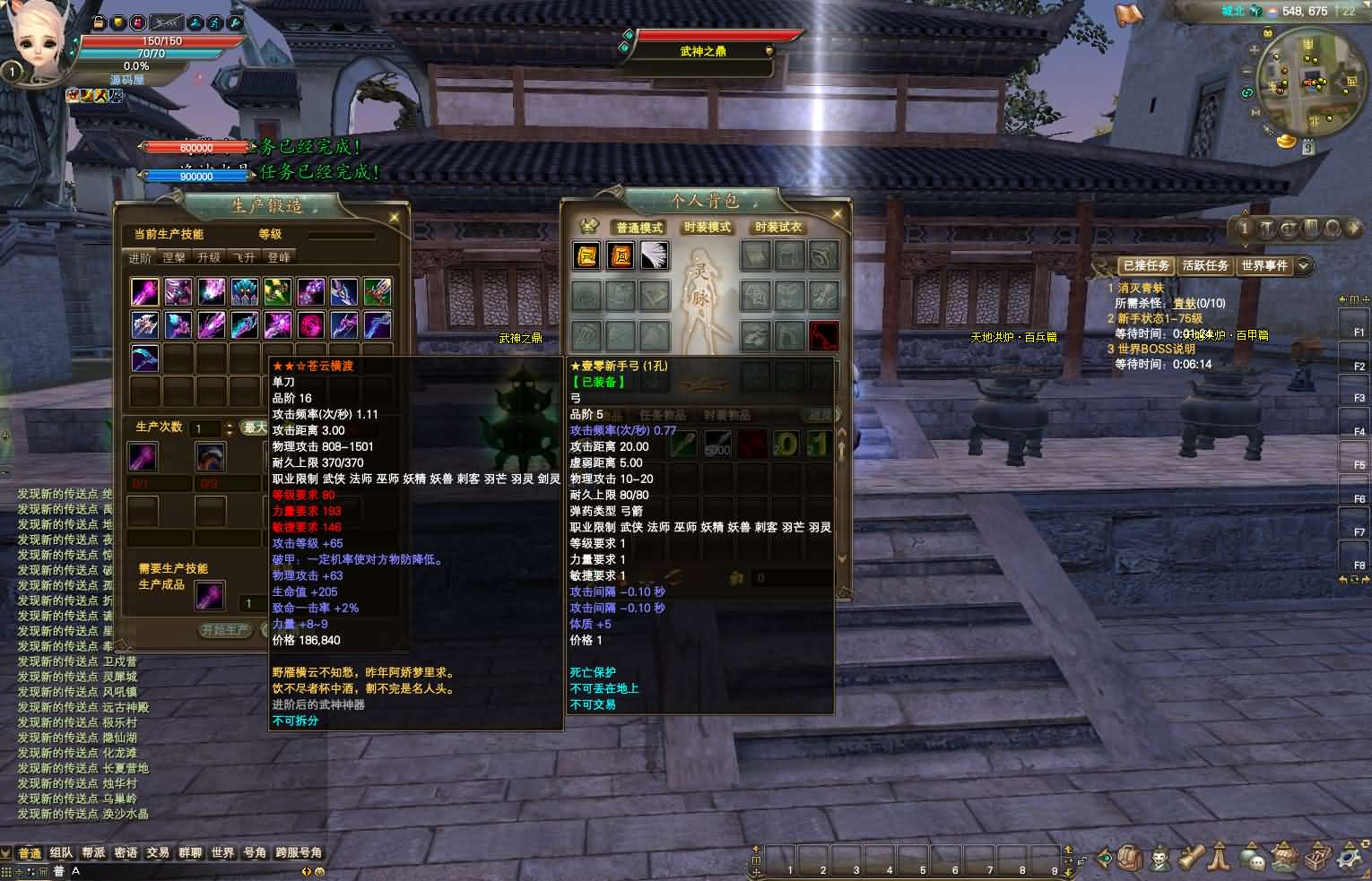Select 普通模式 in the backpack
Screen dimensions: 1372x881
pos(638,228)
